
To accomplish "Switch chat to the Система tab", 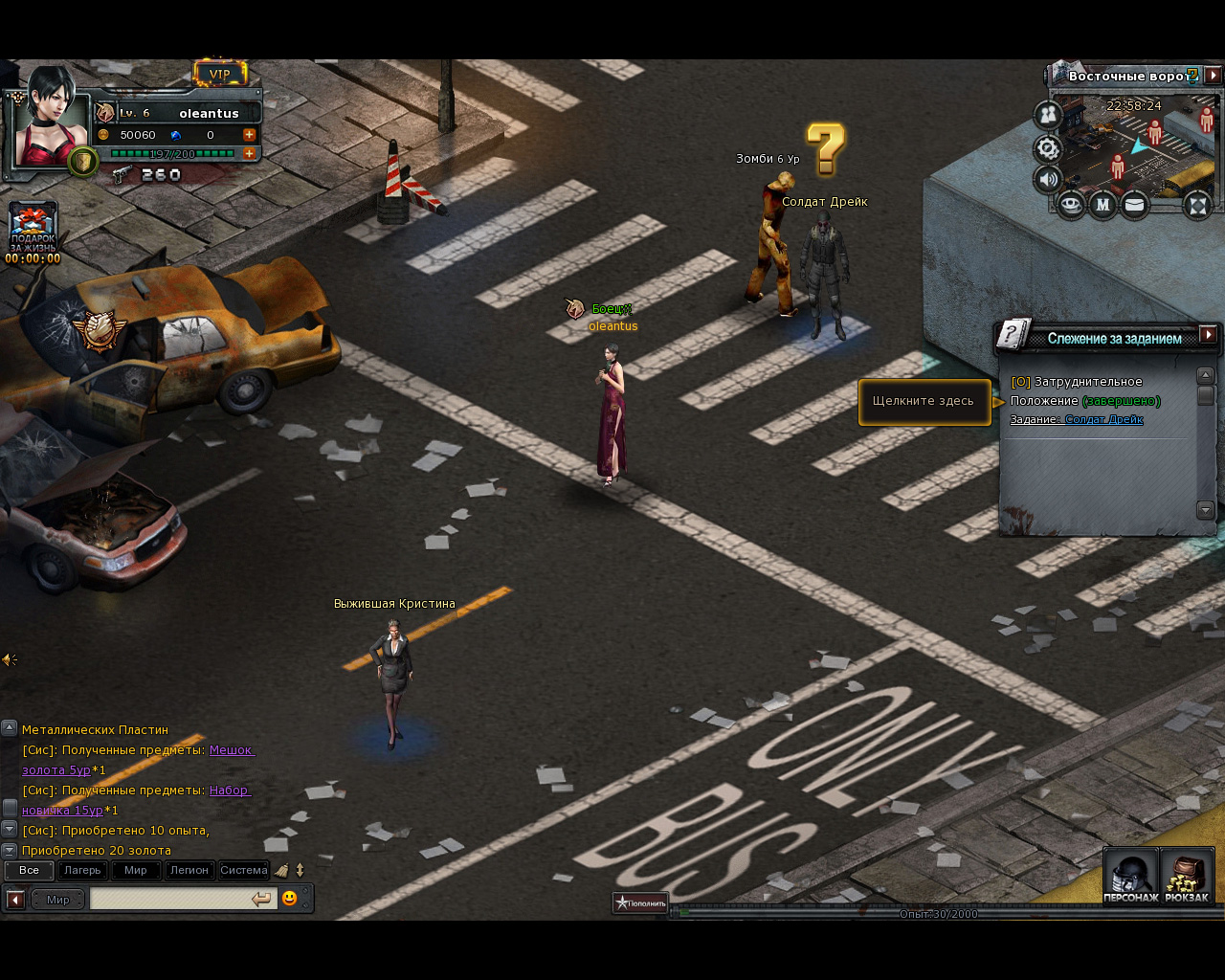I will coord(243,870).
